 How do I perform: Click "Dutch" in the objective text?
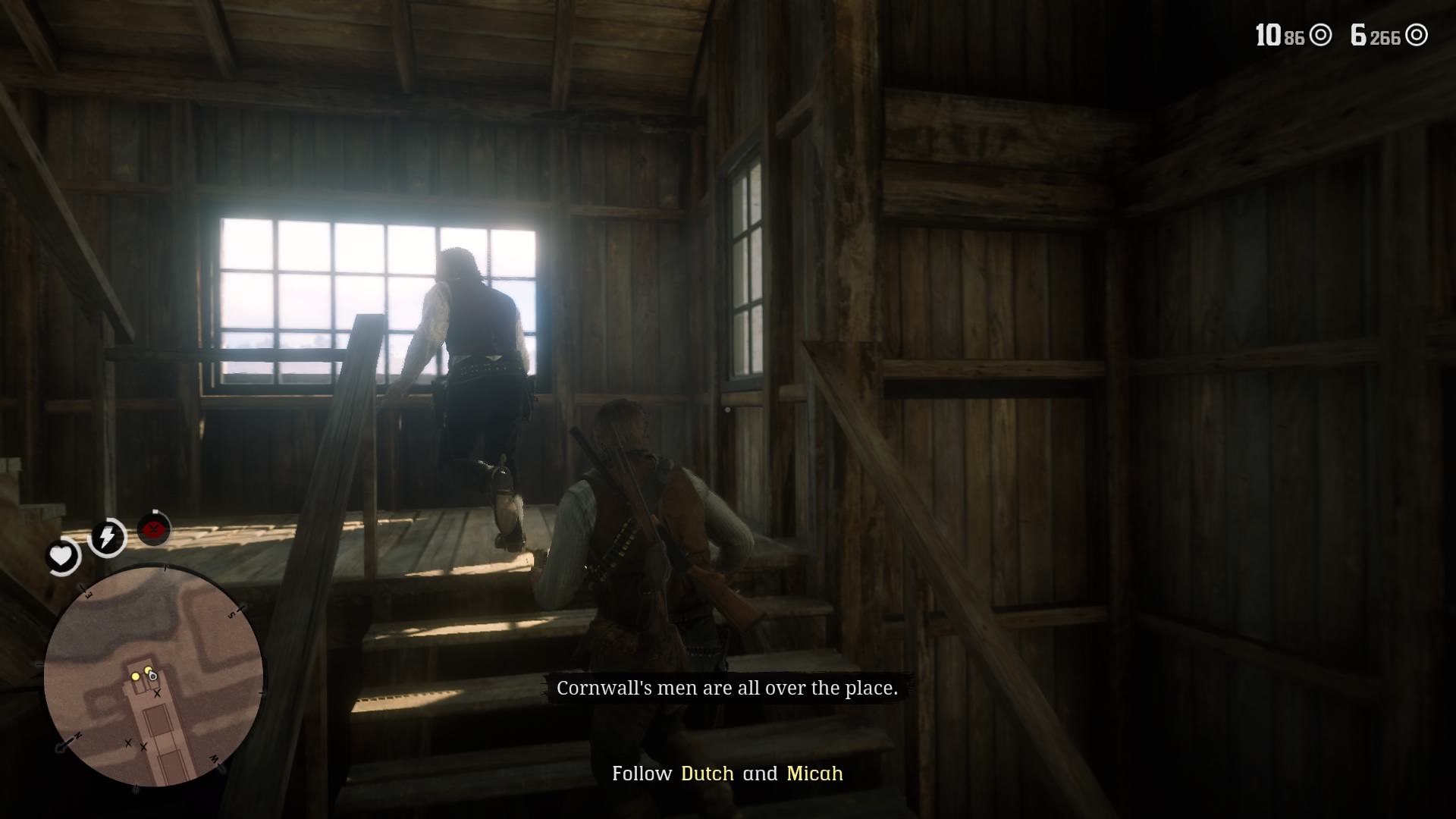tap(706, 774)
